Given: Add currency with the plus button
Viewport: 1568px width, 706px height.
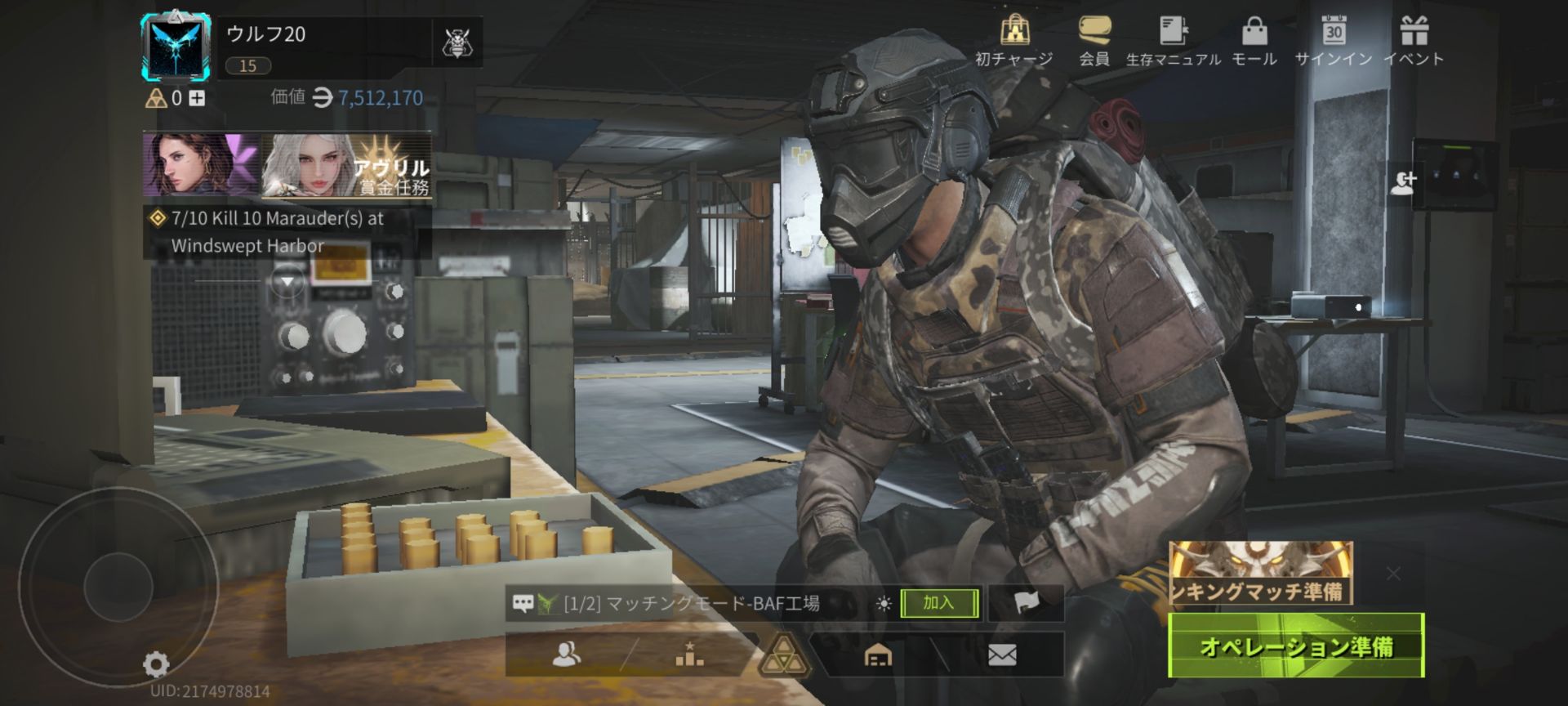Looking at the screenshot, I should pos(197,99).
